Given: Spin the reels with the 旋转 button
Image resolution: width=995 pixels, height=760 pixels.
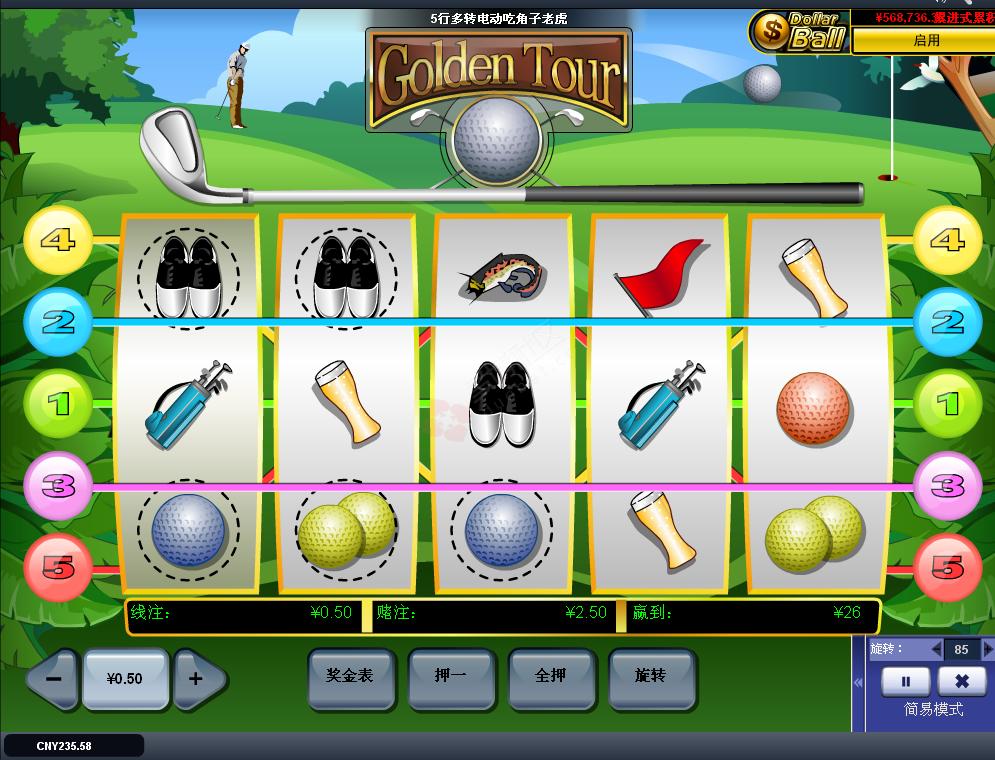Looking at the screenshot, I should [x=651, y=676].
